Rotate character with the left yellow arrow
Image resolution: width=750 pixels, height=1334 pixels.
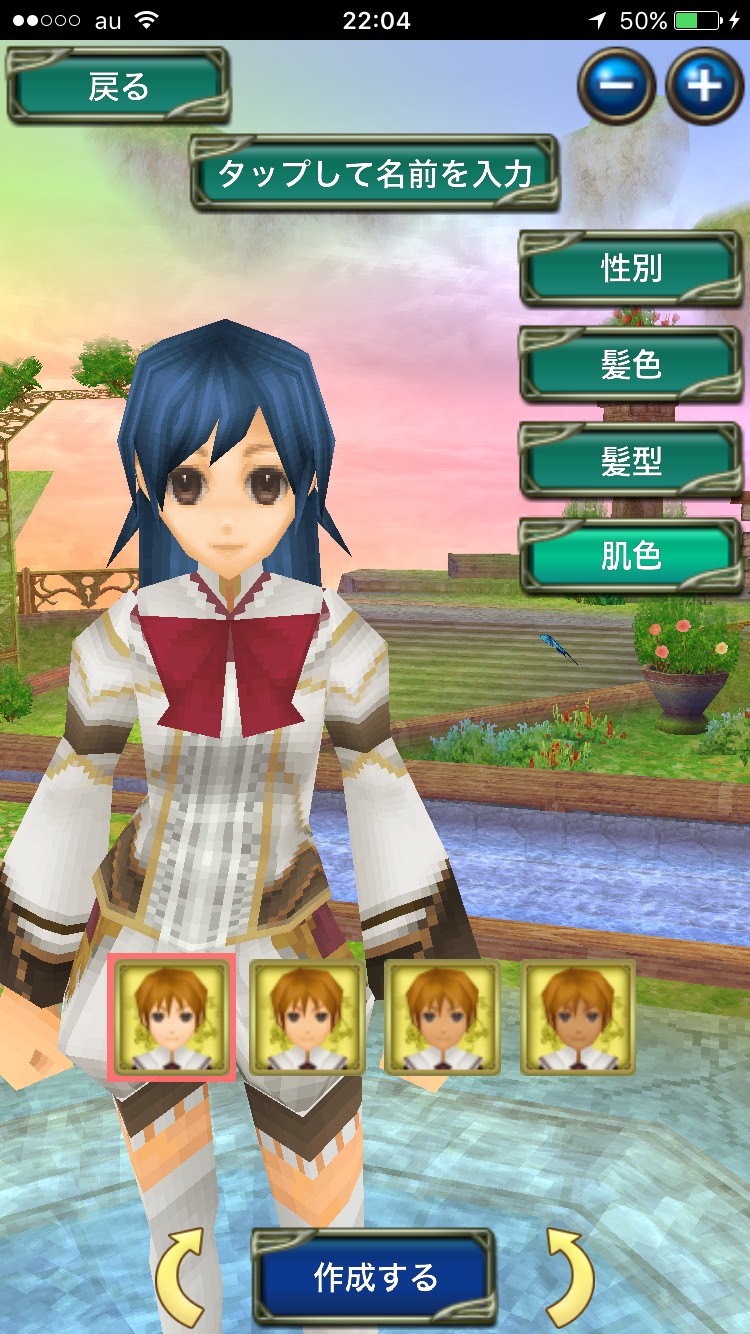pos(180,1277)
